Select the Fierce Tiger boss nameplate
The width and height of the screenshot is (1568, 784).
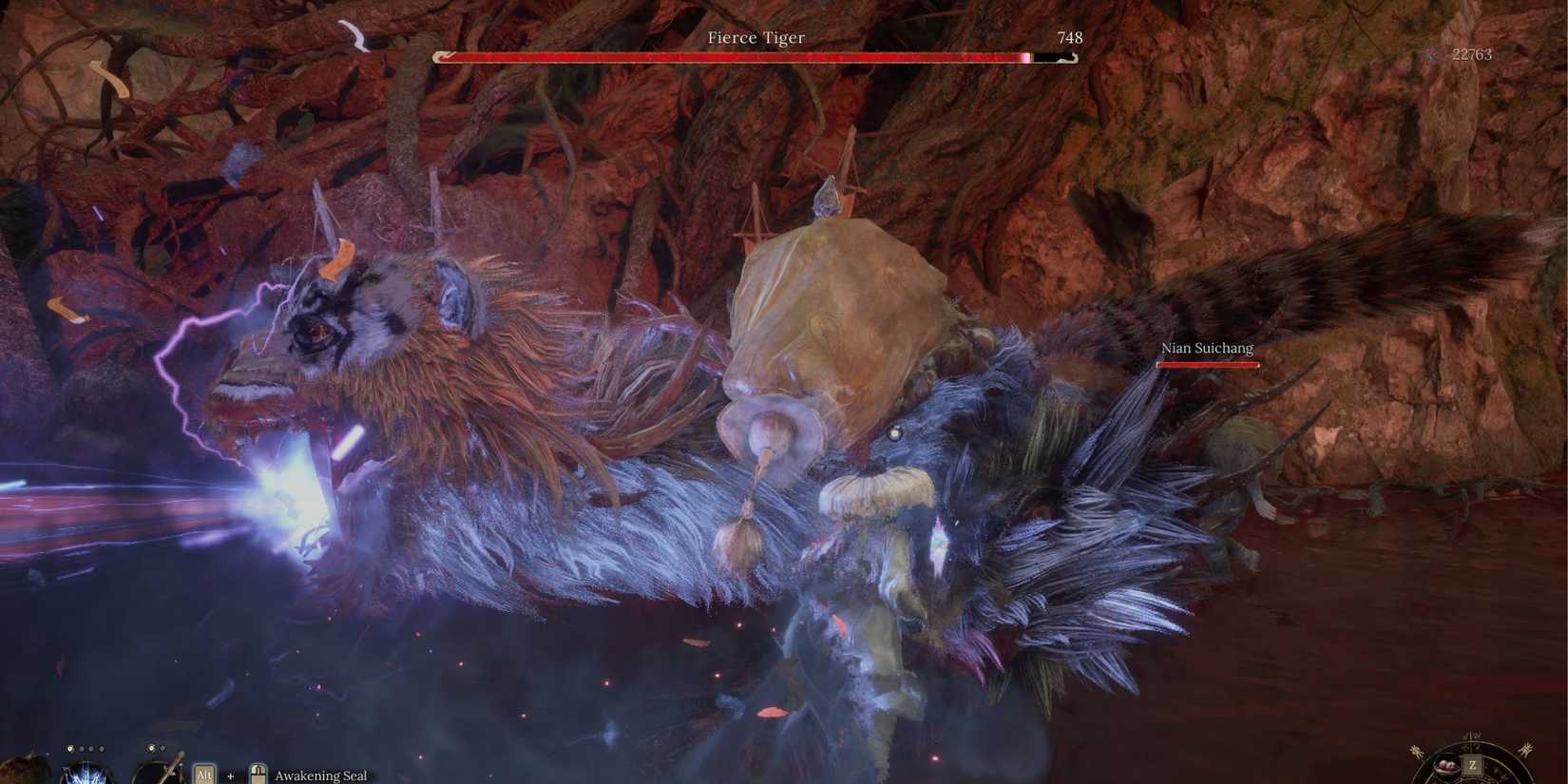[755, 37]
